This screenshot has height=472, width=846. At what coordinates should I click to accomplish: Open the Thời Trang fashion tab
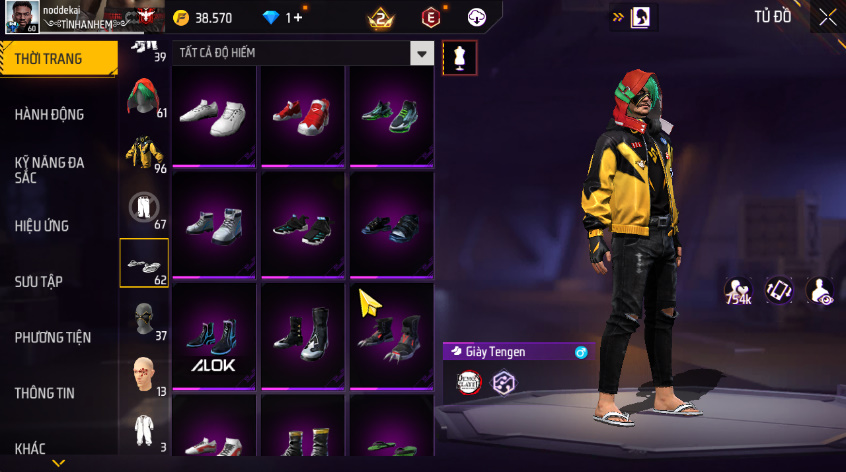49,59
